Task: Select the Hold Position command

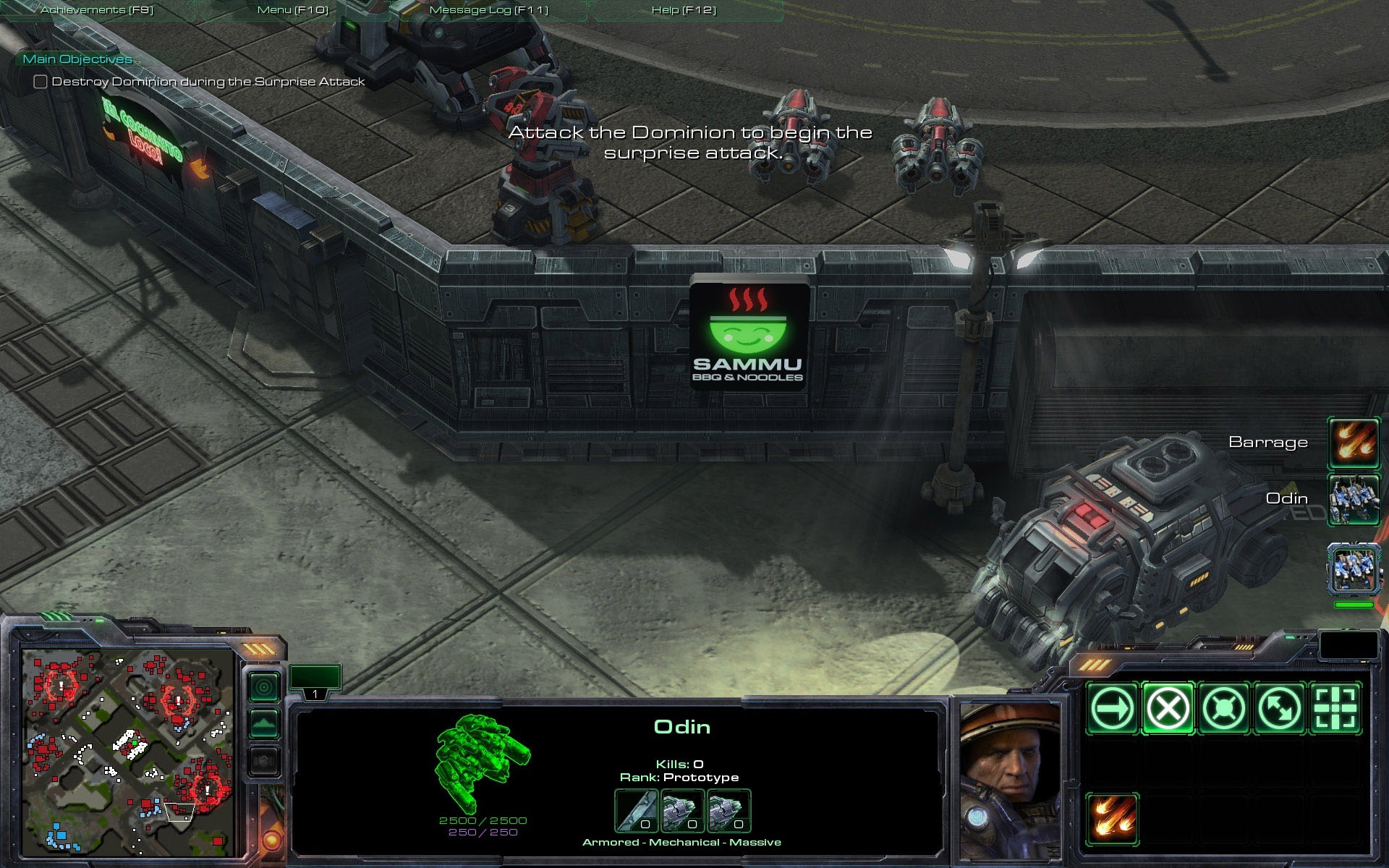Action: pos(1223,708)
